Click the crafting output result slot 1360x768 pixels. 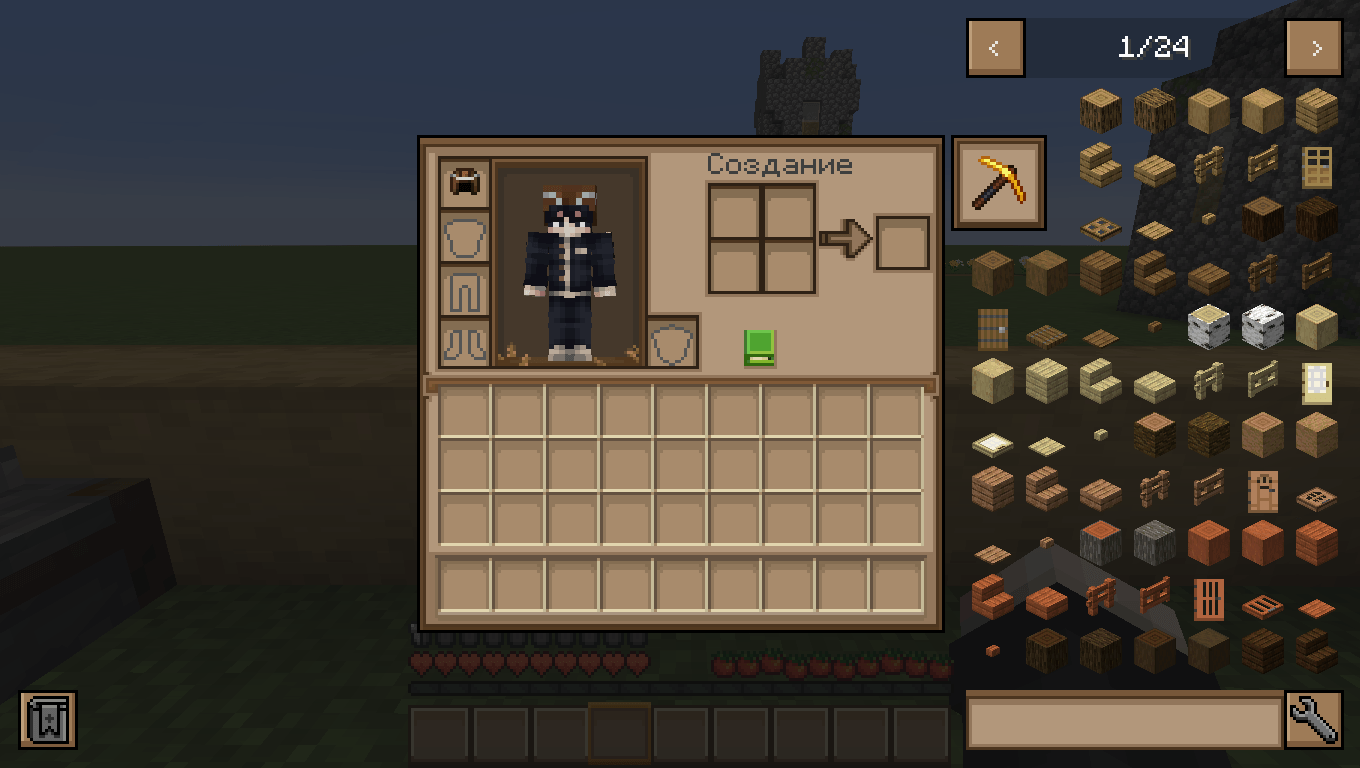(x=902, y=243)
